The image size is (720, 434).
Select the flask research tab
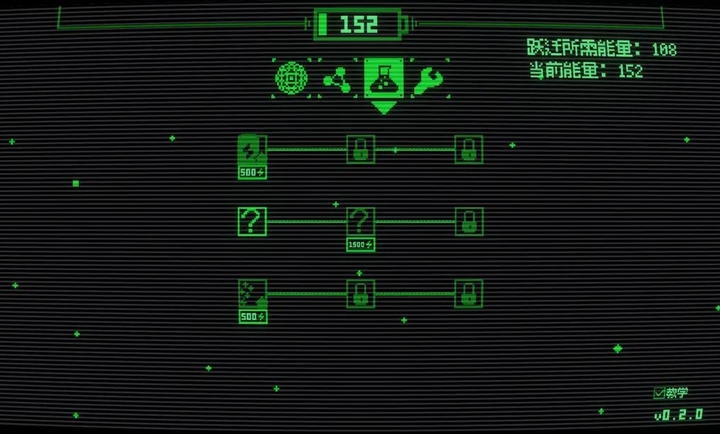[x=381, y=77]
